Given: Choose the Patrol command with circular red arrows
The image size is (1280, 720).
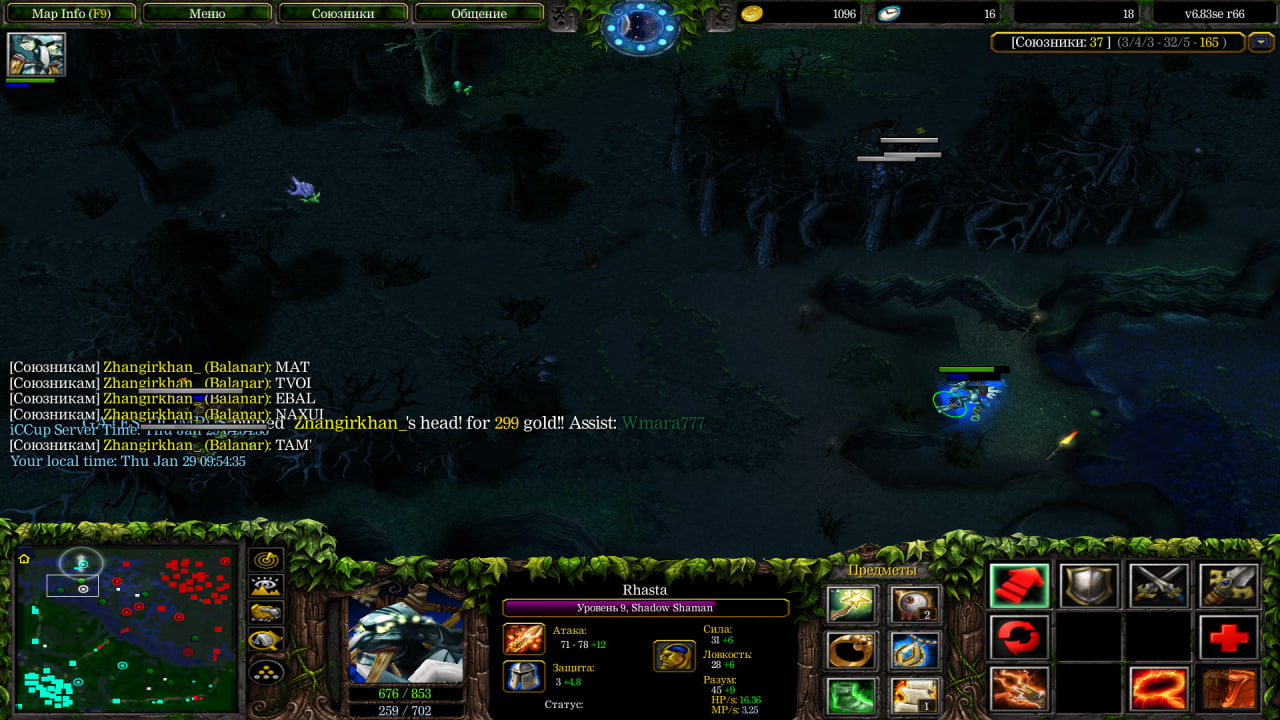Looking at the screenshot, I should 1019,637.
